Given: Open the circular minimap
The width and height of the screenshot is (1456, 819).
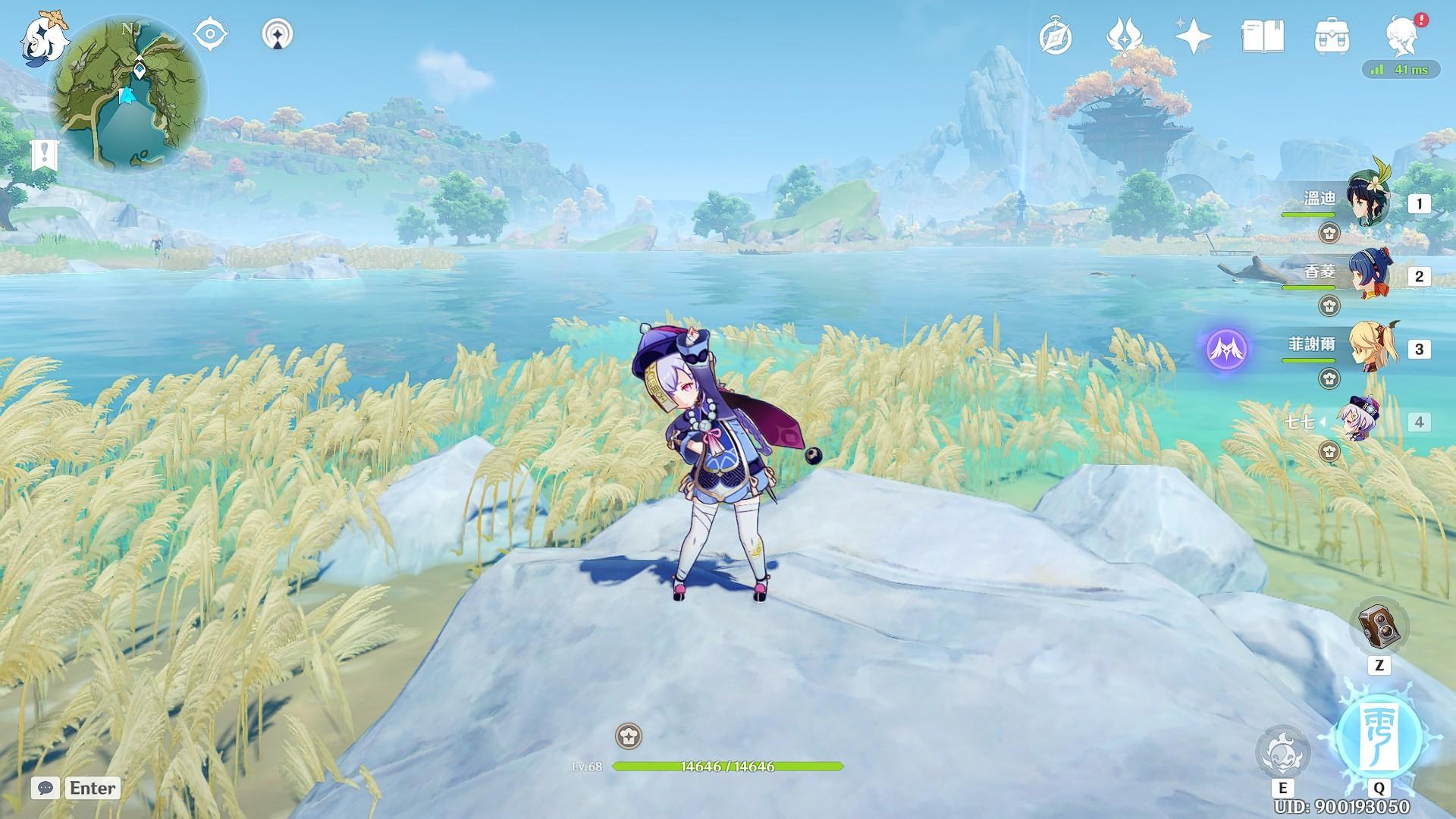Looking at the screenshot, I should point(127,93).
